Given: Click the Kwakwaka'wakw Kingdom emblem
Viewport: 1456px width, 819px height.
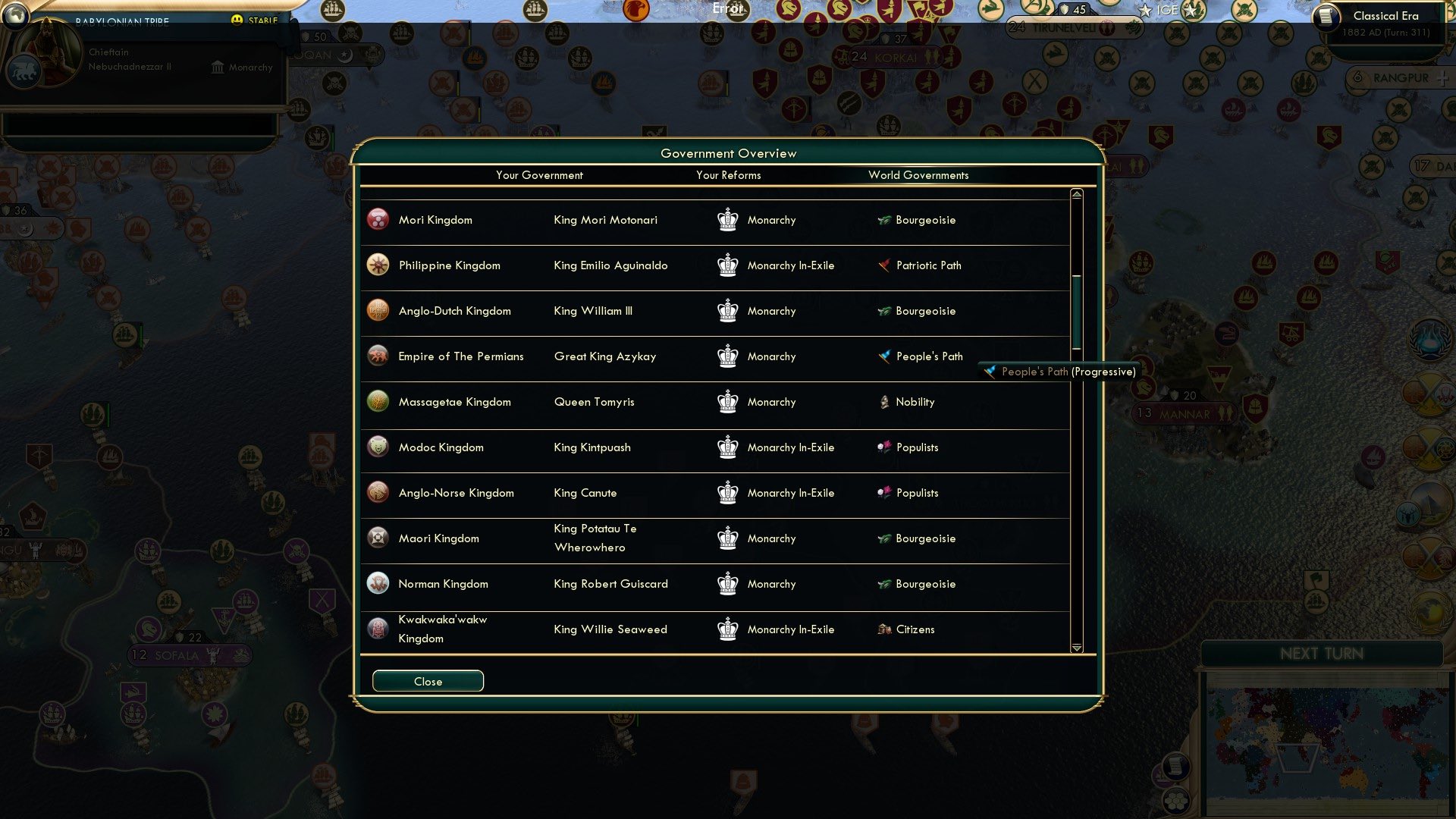Looking at the screenshot, I should coord(378,629).
